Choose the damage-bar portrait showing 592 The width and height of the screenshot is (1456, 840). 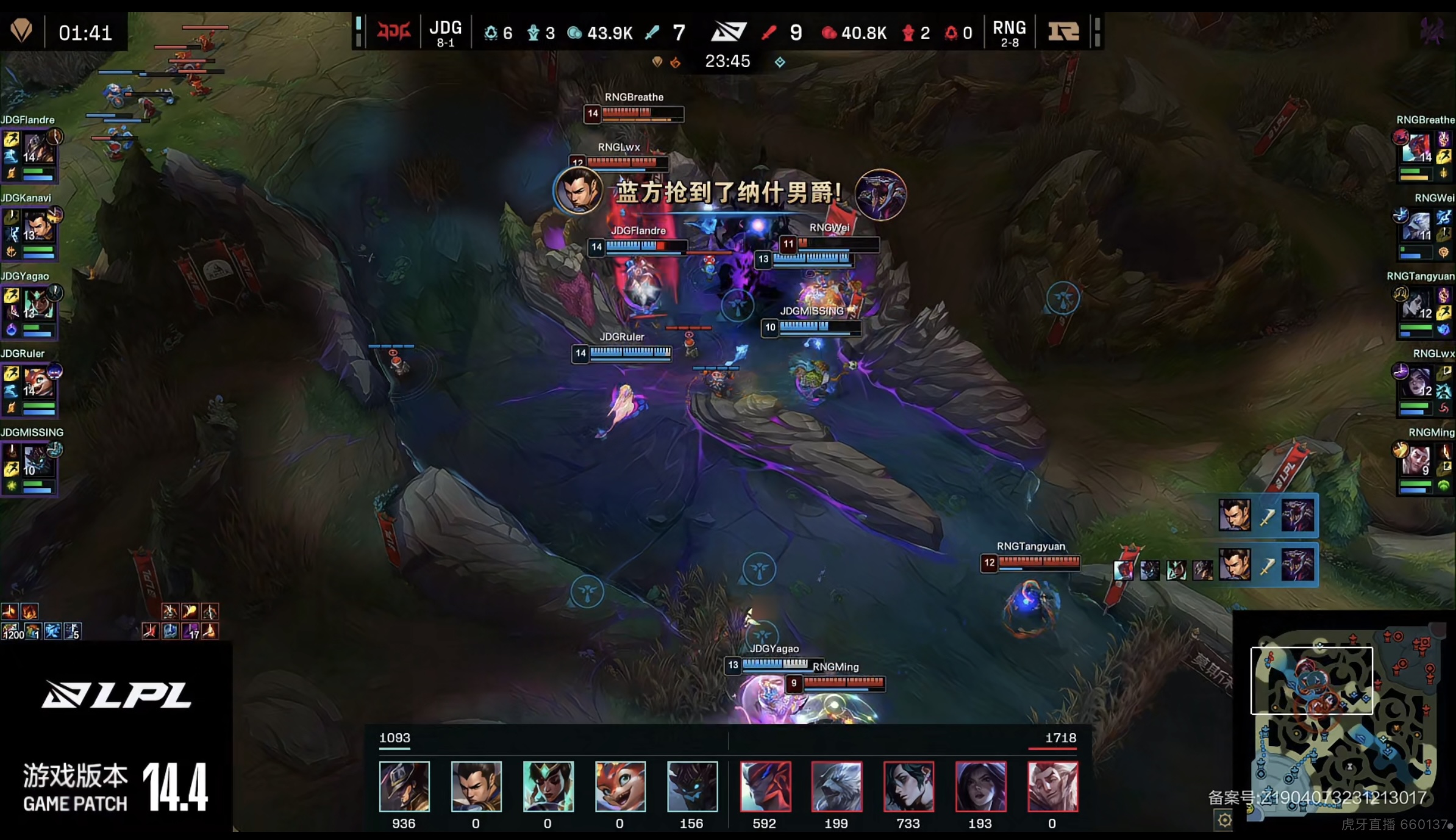(x=765, y=786)
